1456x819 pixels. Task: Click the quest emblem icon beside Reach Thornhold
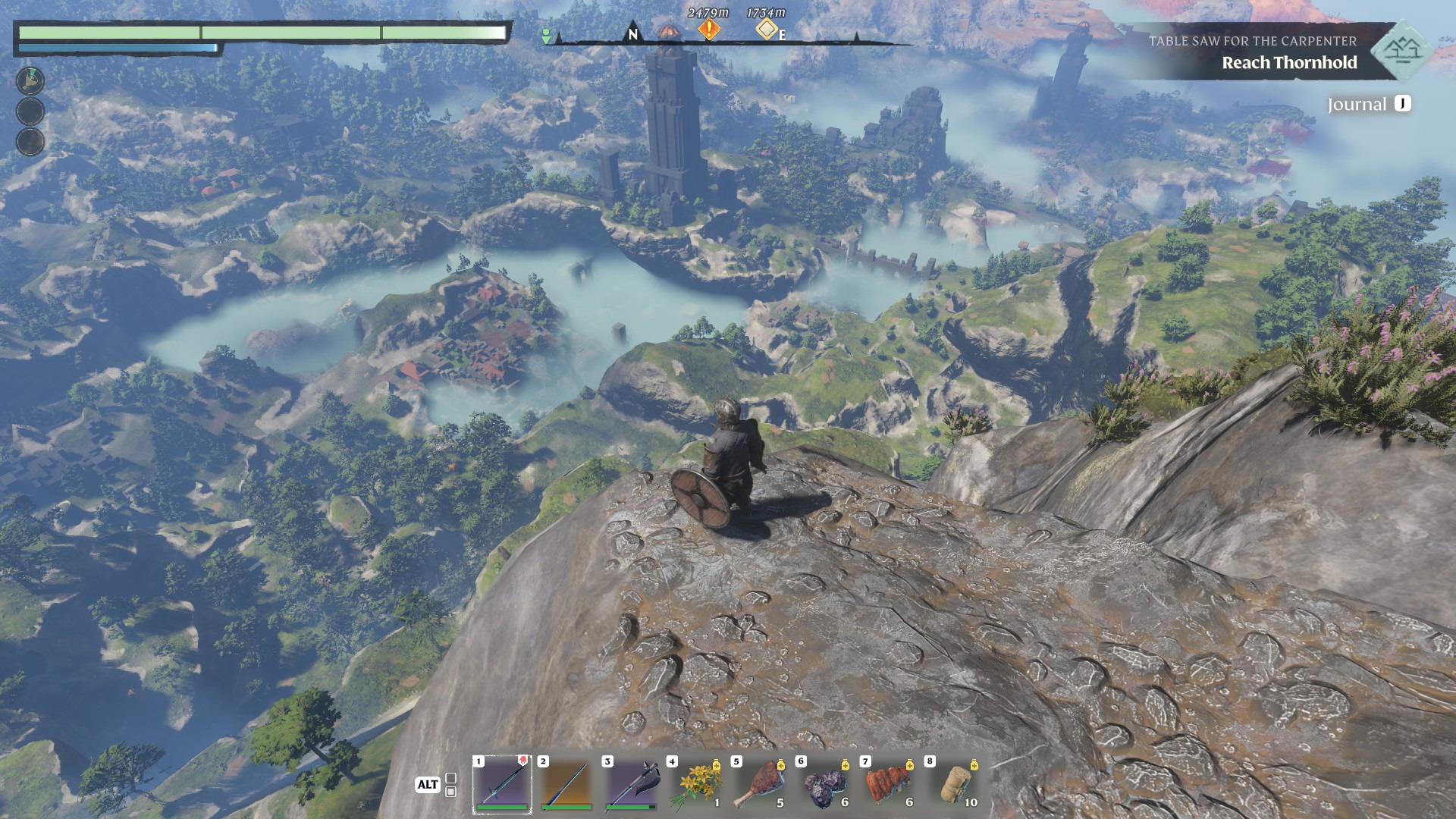pos(1401,51)
